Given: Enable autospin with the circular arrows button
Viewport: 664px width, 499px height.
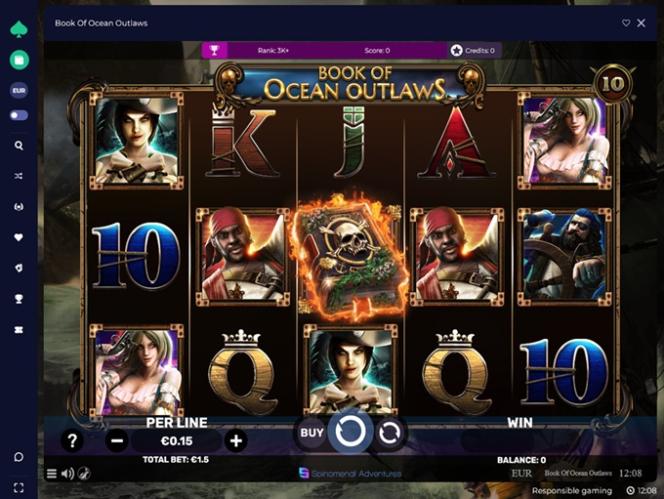Looking at the screenshot, I should click(x=390, y=433).
